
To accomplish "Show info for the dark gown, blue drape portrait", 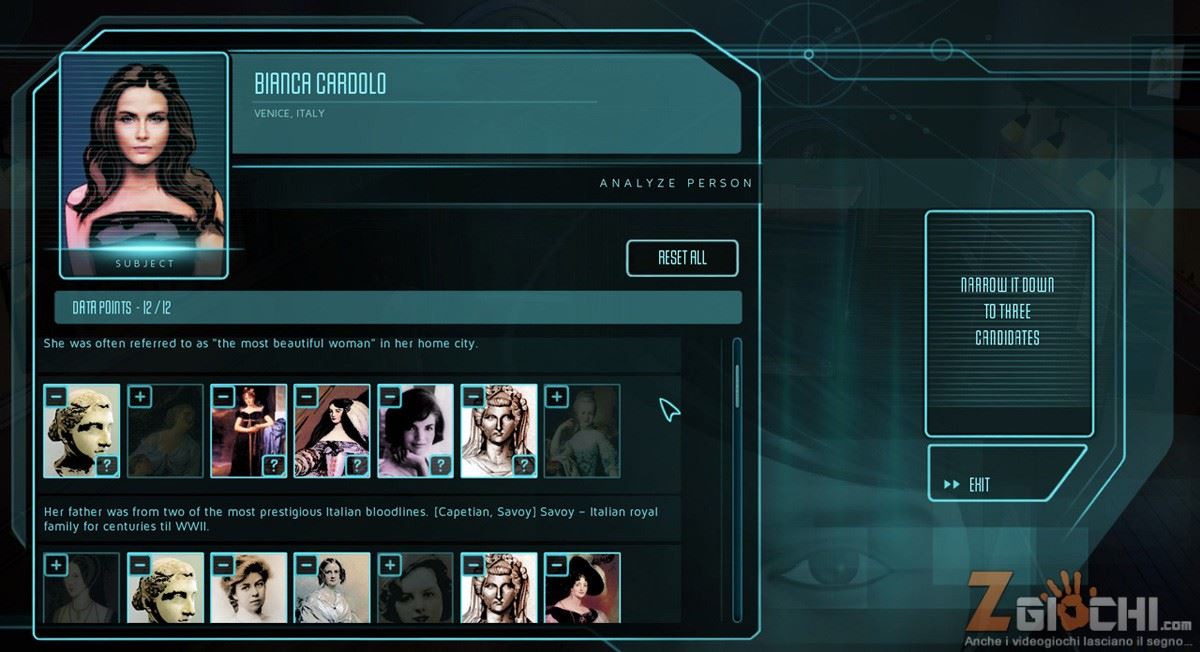I will tap(273, 465).
